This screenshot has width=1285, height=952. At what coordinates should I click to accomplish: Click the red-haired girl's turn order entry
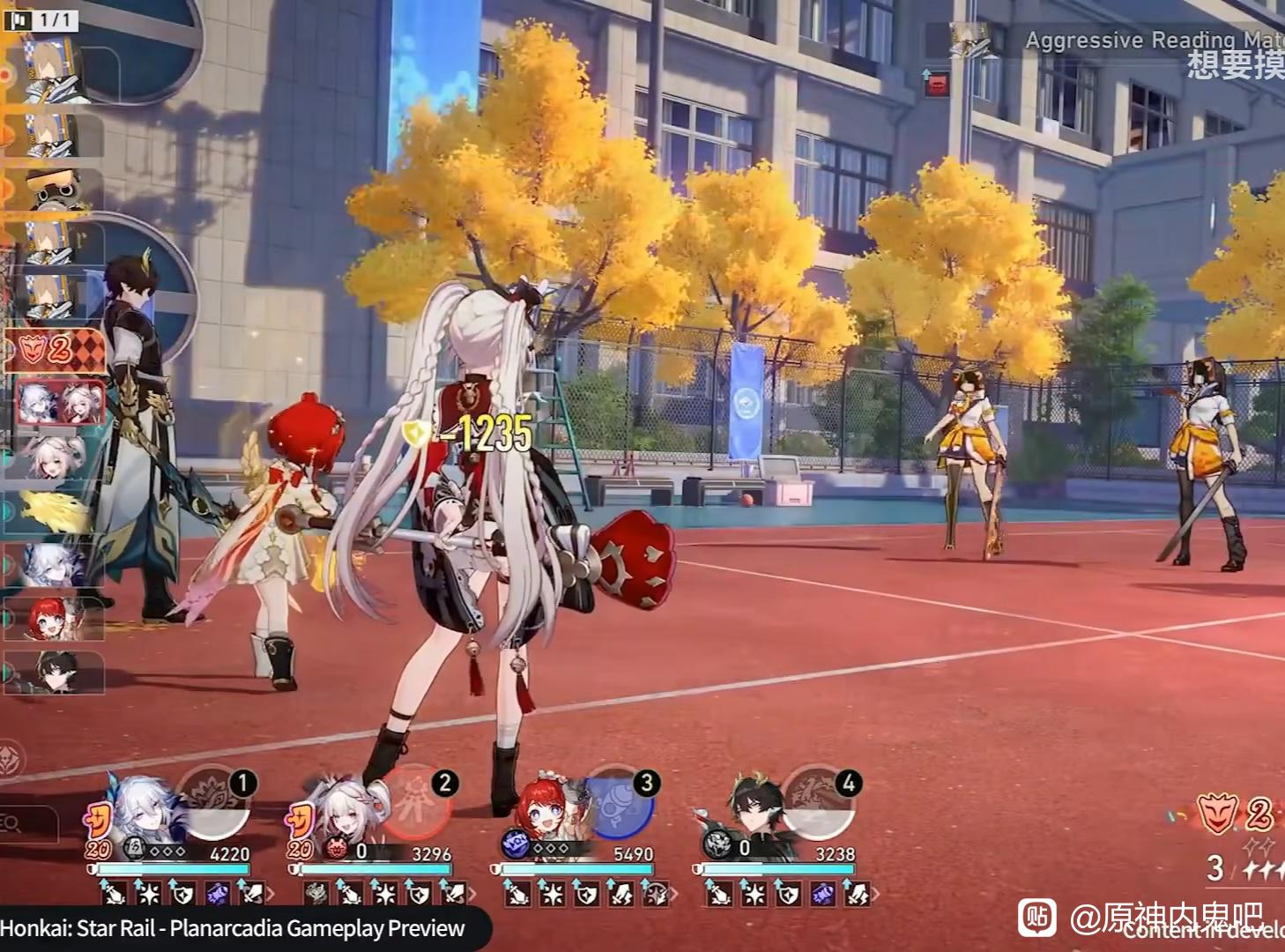pyautogui.click(x=55, y=619)
